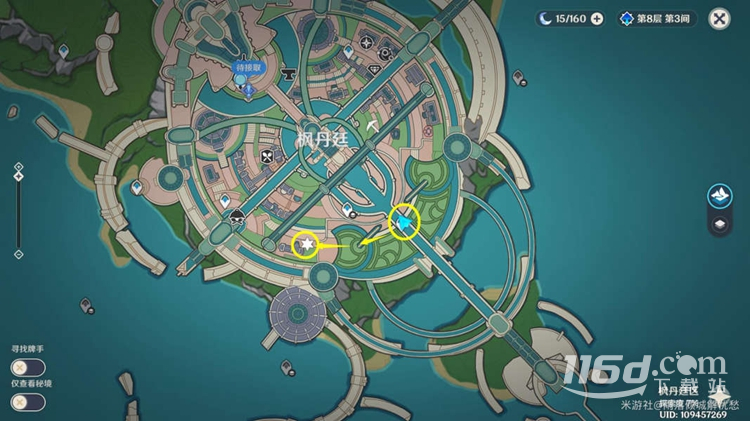750x421 pixels.
Task: Toggle the 寻找牌手 switch
Action: click(27, 367)
